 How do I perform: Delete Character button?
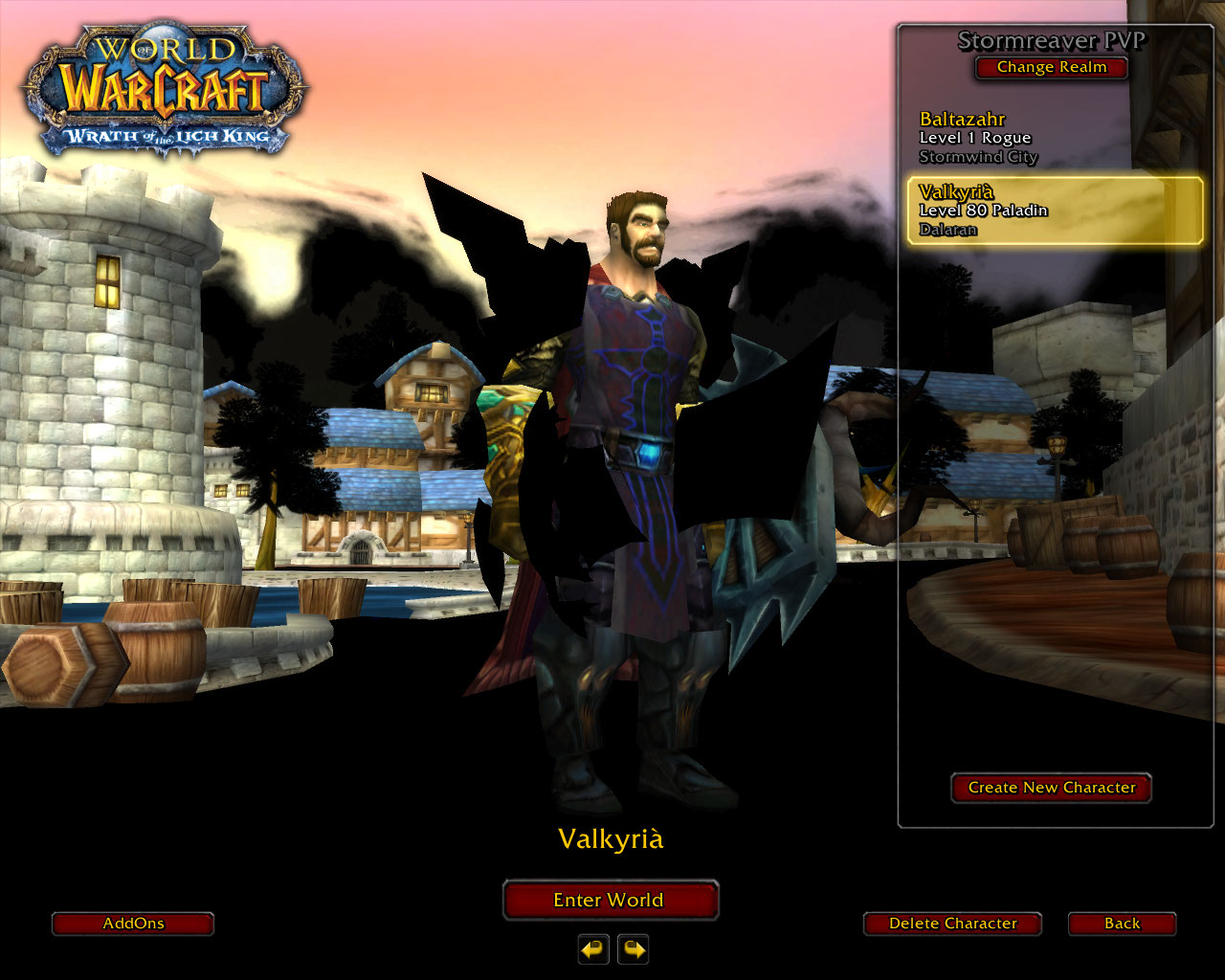[952, 924]
